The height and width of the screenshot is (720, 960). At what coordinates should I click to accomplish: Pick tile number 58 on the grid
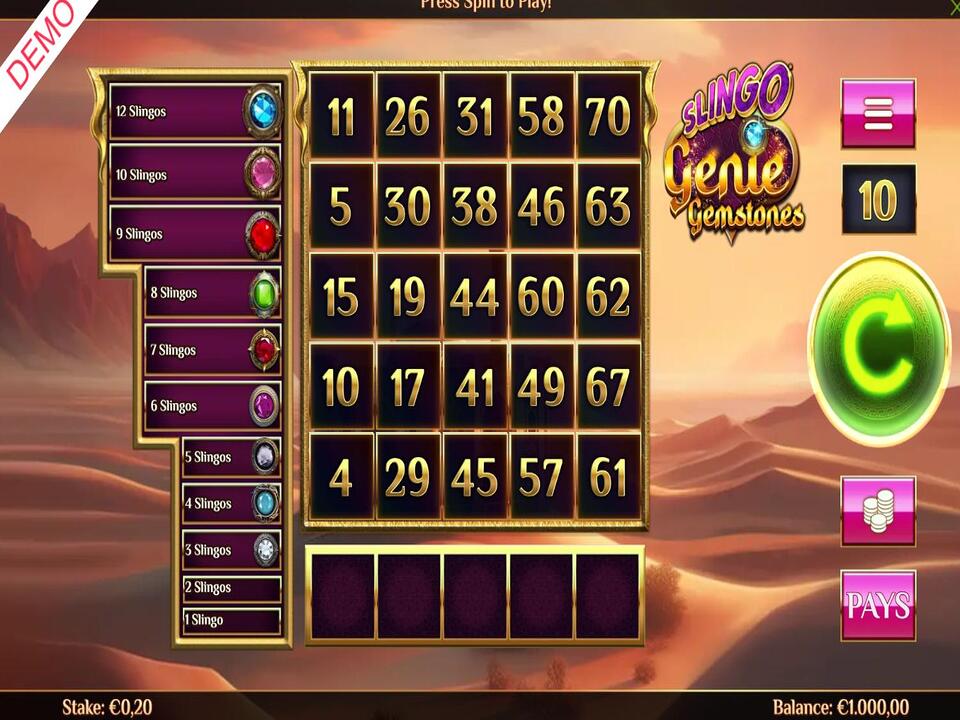(x=541, y=117)
